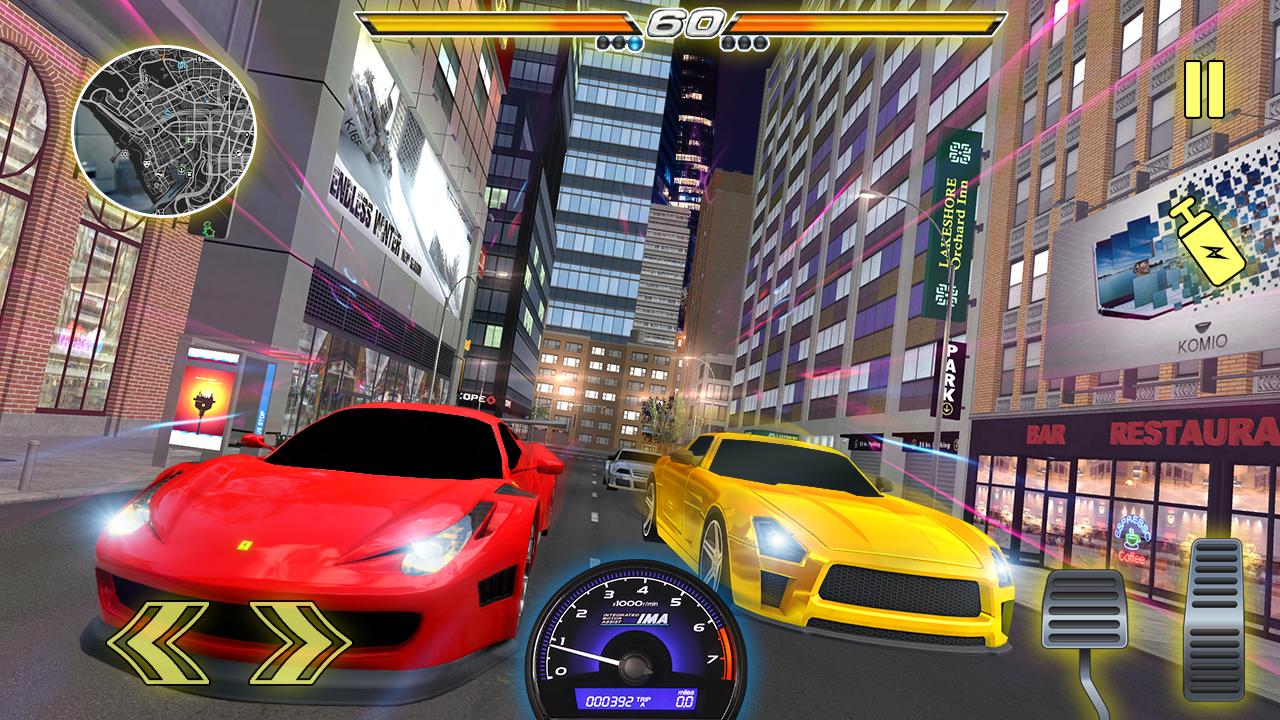Toggle the leftmost dark boost indicator dot
This screenshot has height=720, width=1280.
[602, 42]
